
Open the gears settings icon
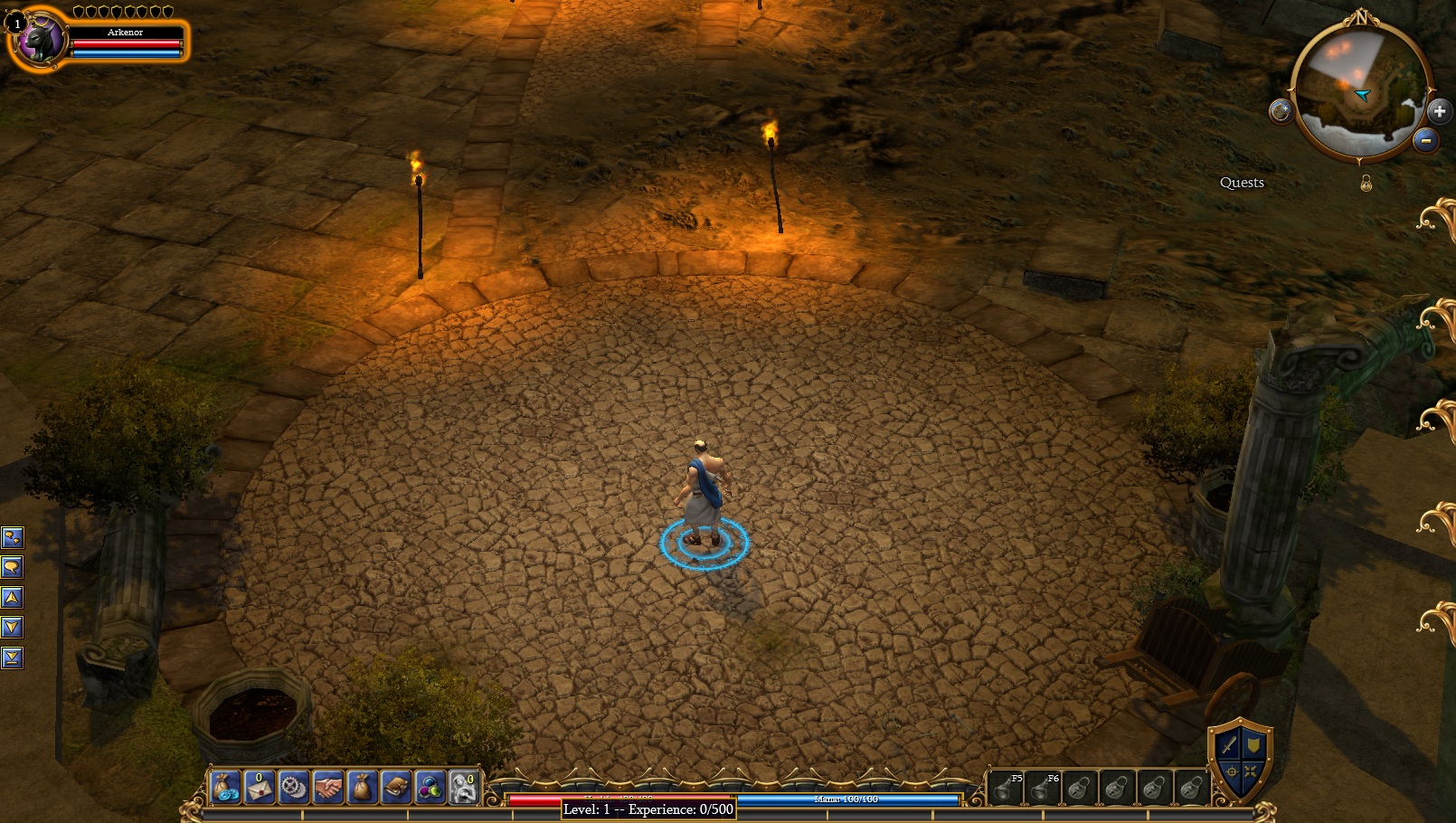294,787
